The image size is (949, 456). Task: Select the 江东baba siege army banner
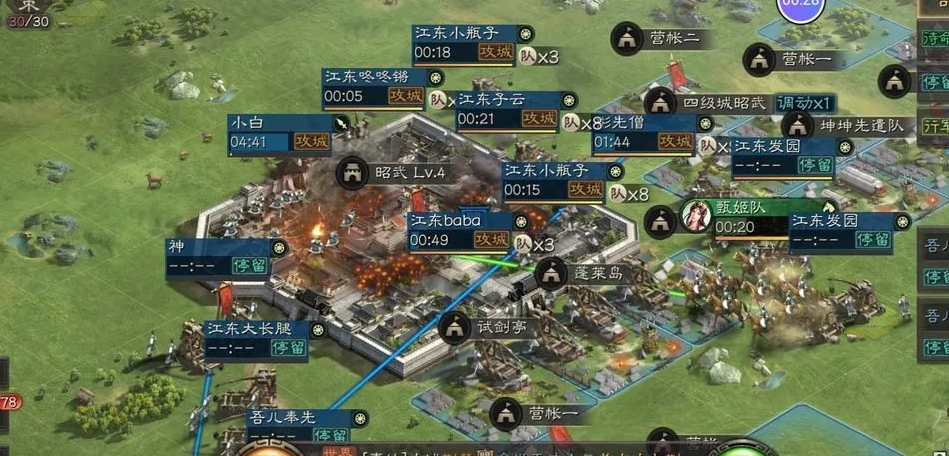pyautogui.click(x=459, y=230)
